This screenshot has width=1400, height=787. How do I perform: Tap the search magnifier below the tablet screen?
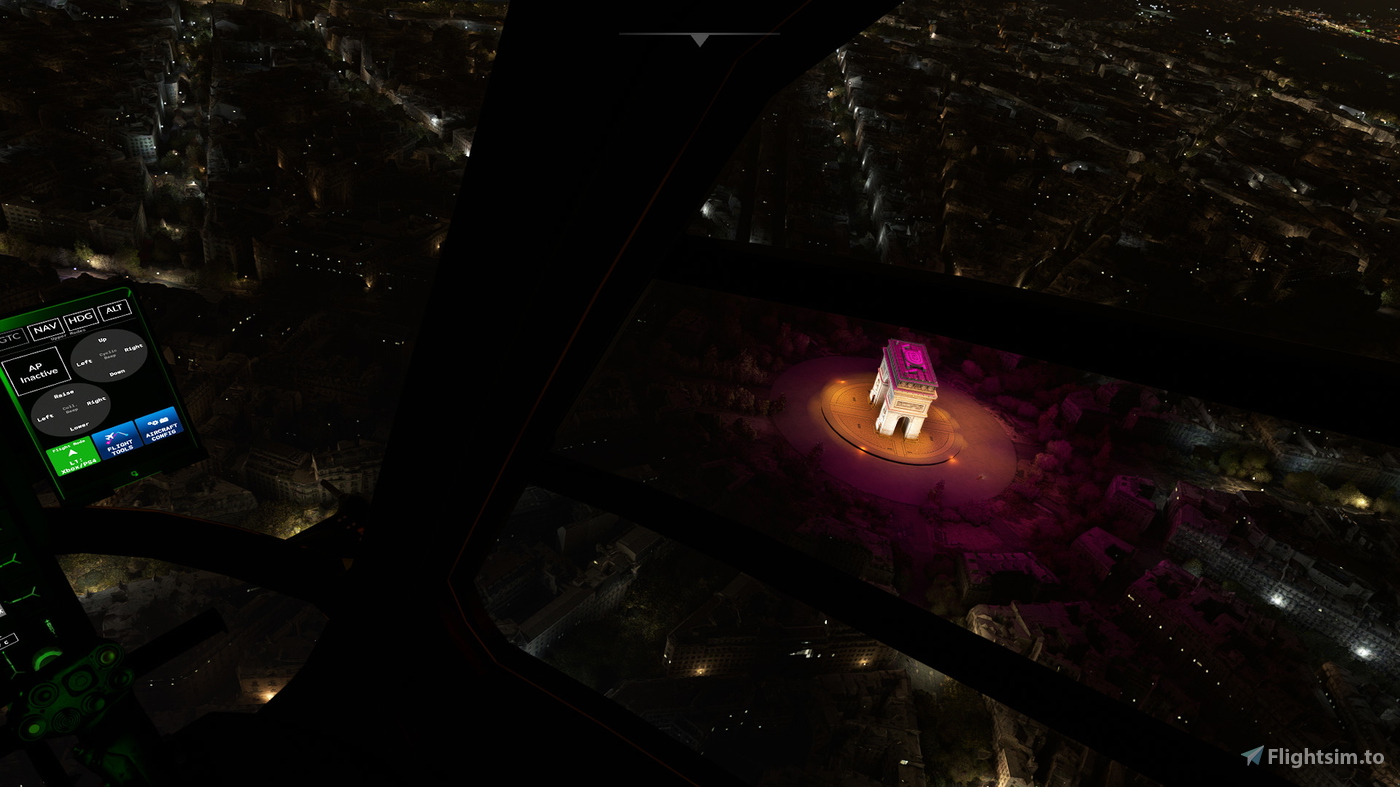[135, 472]
